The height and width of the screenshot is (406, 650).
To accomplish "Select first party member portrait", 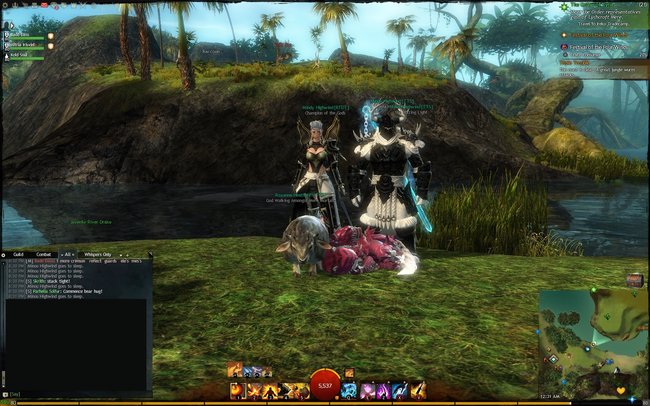I will pyautogui.click(x=6, y=33).
